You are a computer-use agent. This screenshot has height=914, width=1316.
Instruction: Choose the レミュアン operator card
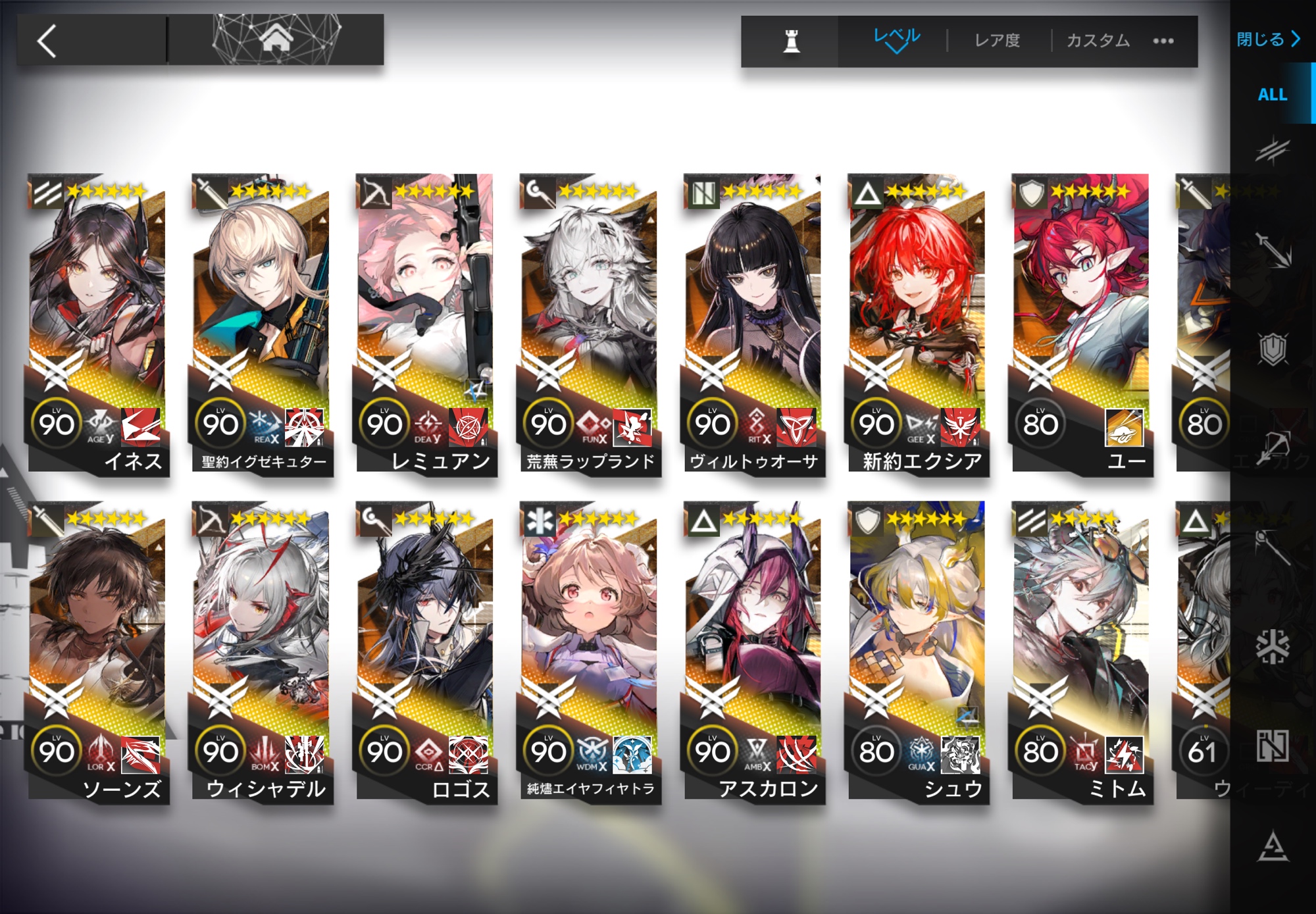pos(425,322)
